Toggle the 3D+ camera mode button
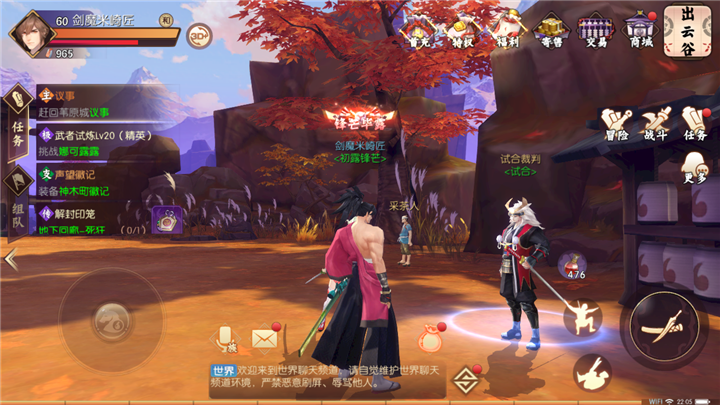Viewport: 720px width, 405px height. click(199, 36)
